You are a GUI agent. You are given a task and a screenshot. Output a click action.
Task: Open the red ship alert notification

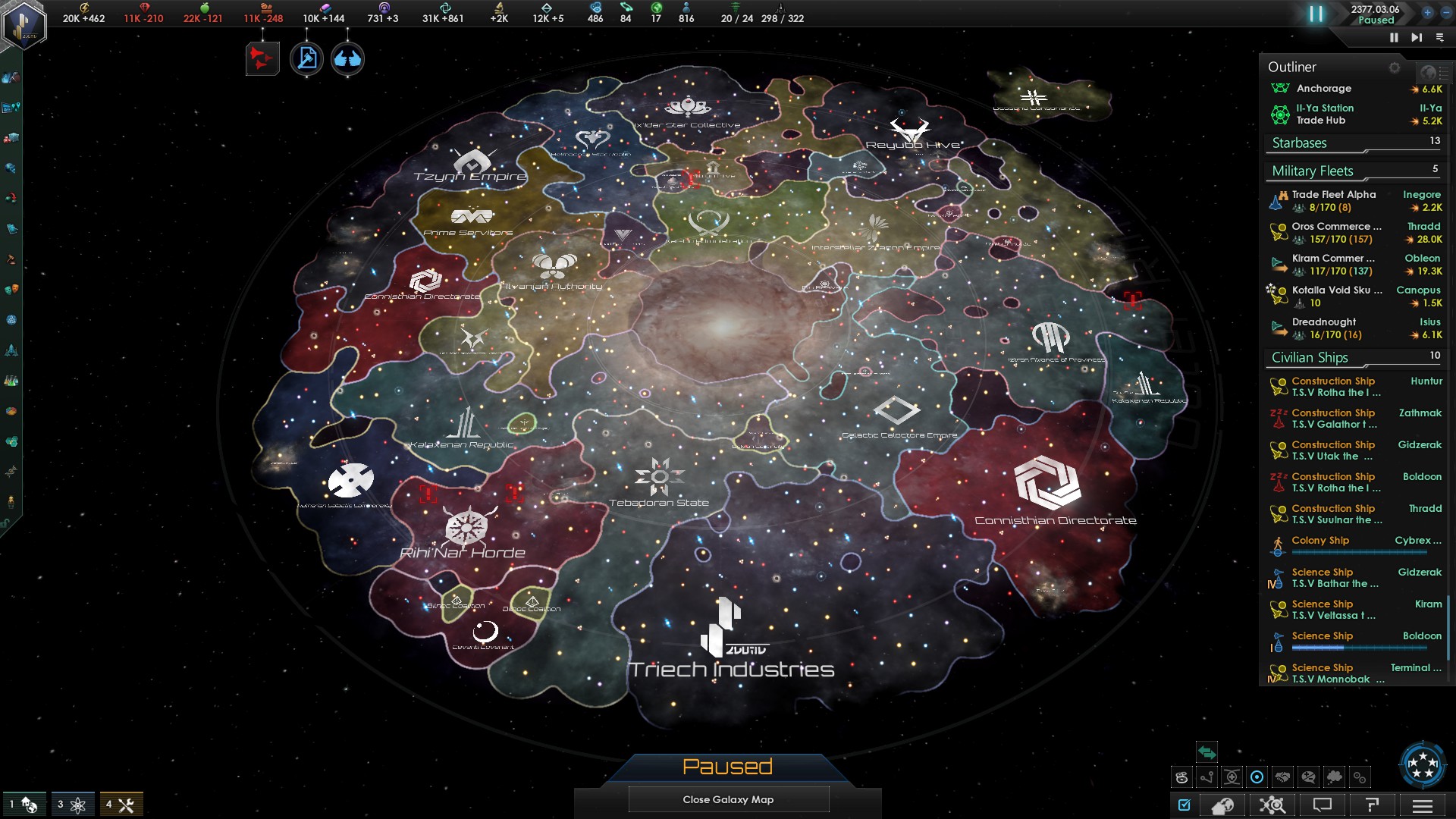262,58
